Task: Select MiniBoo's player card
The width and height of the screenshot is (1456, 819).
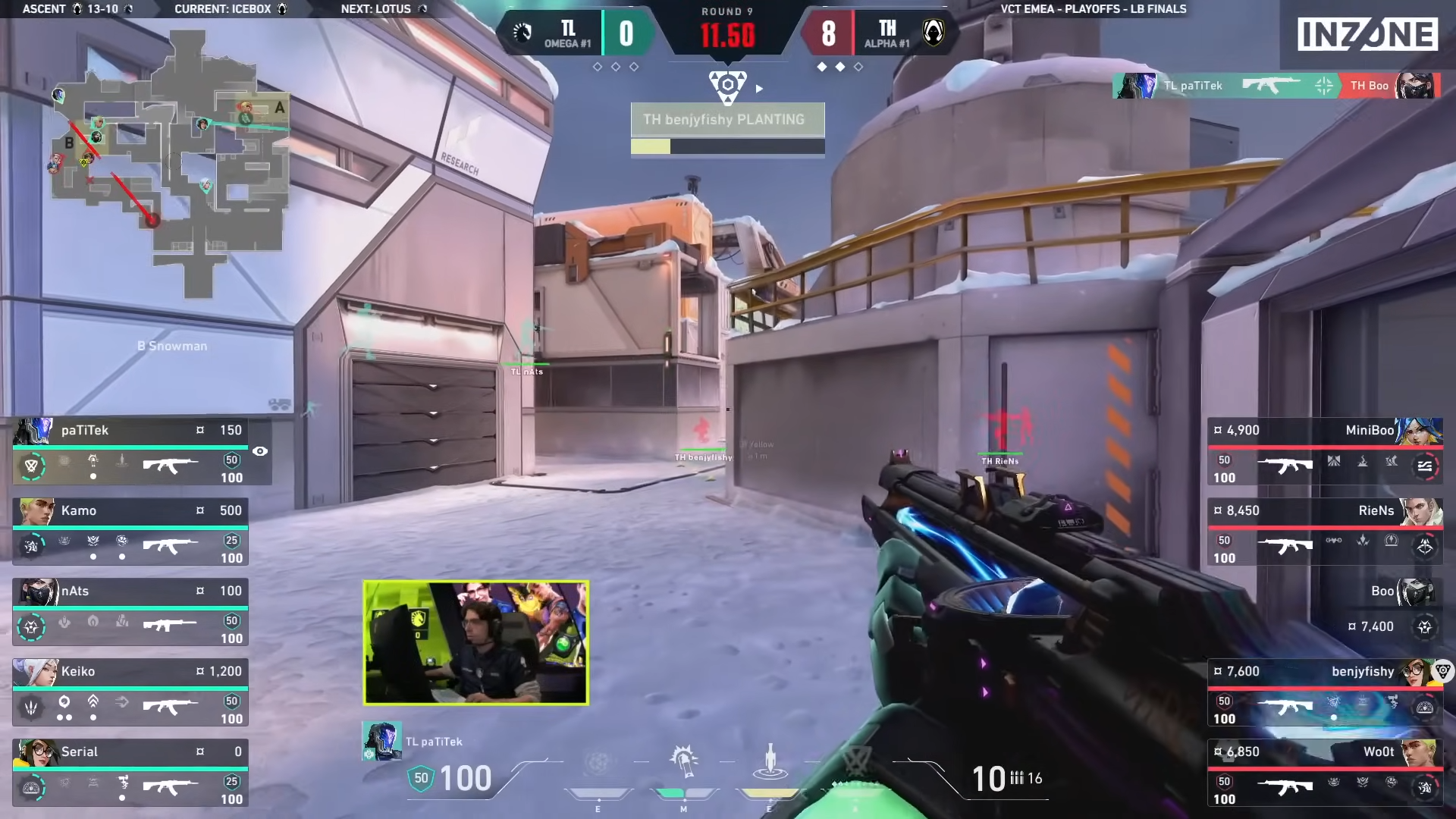Action: [x=1325, y=451]
